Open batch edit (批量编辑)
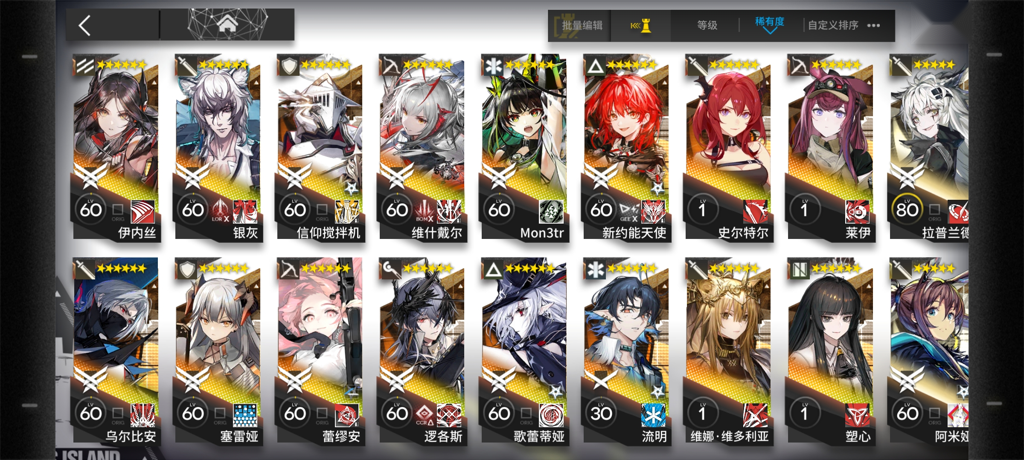Viewport: 1024px width, 460px height. (582, 25)
